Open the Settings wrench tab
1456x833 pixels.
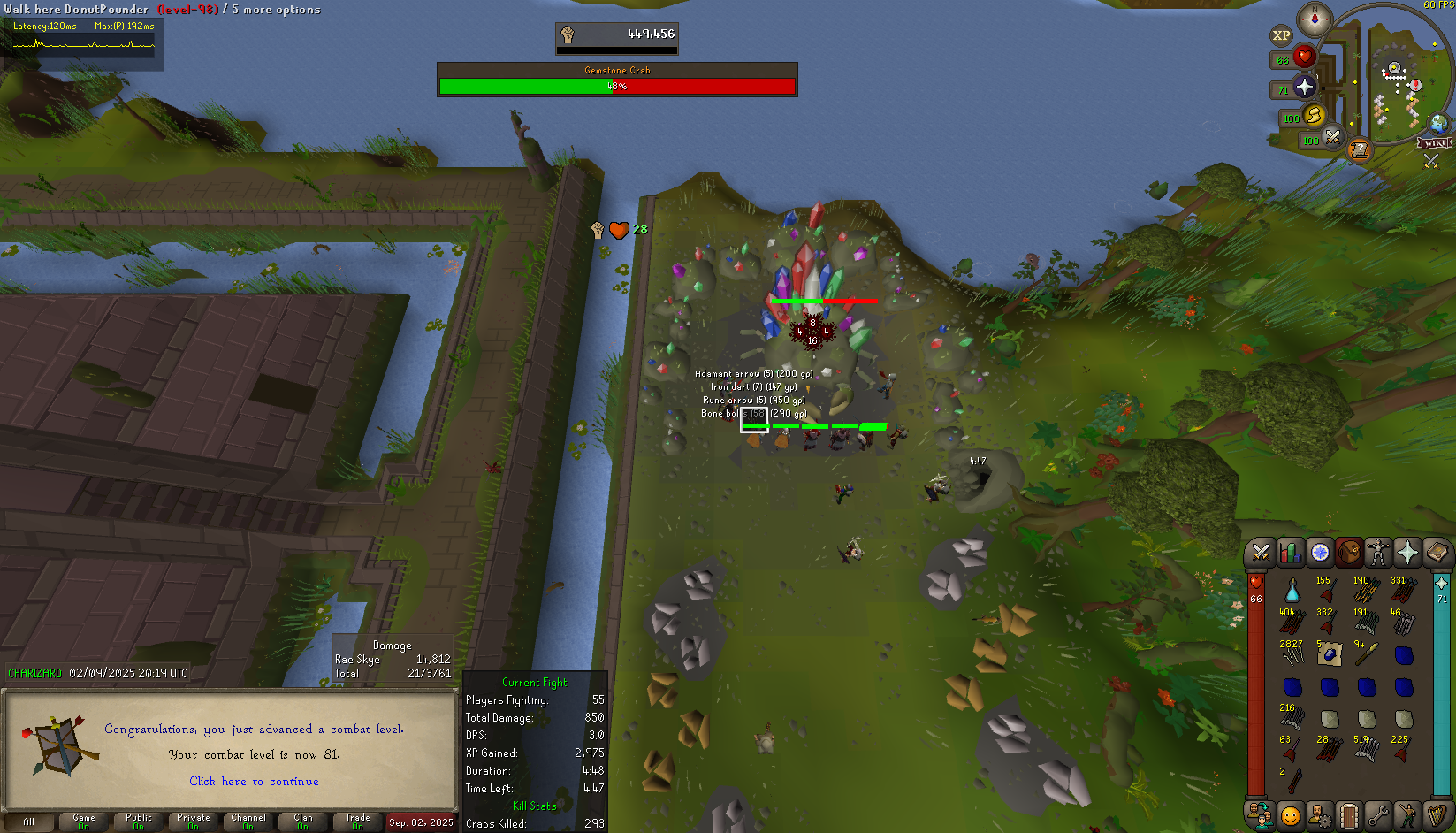coord(1378,814)
